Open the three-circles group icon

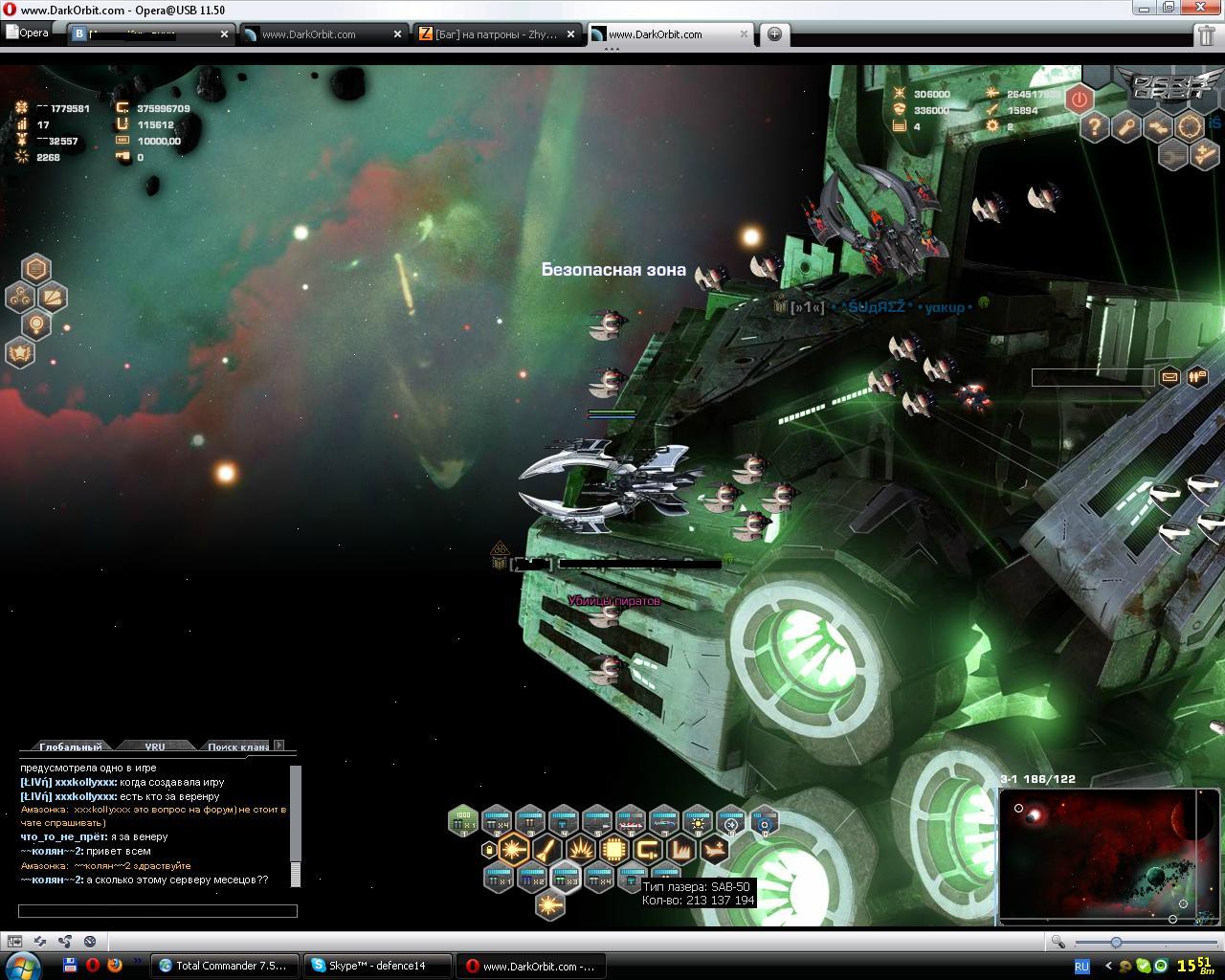pos(20,298)
